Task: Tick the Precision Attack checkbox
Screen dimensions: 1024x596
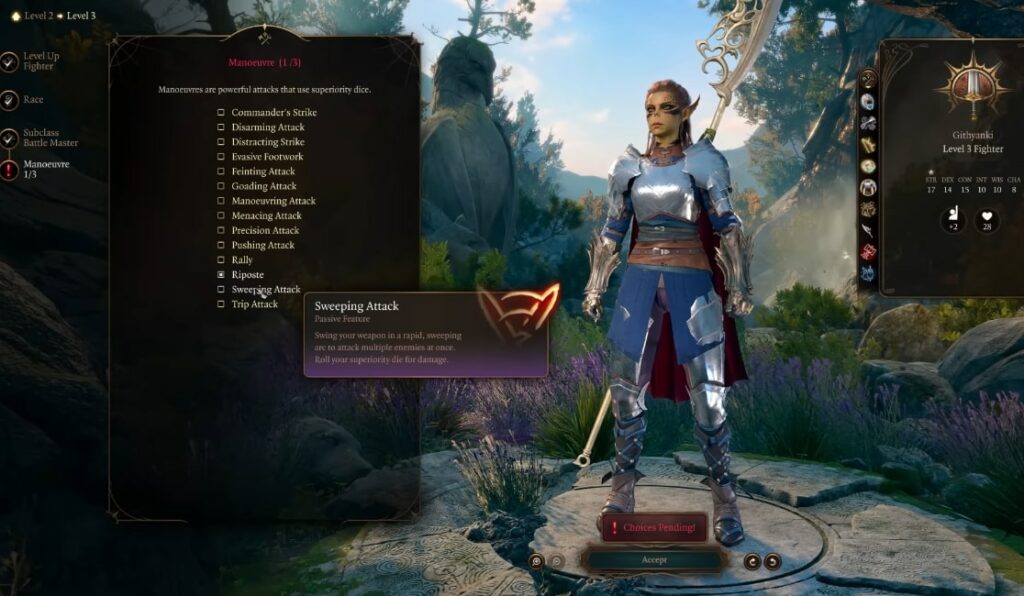Action: click(x=221, y=231)
